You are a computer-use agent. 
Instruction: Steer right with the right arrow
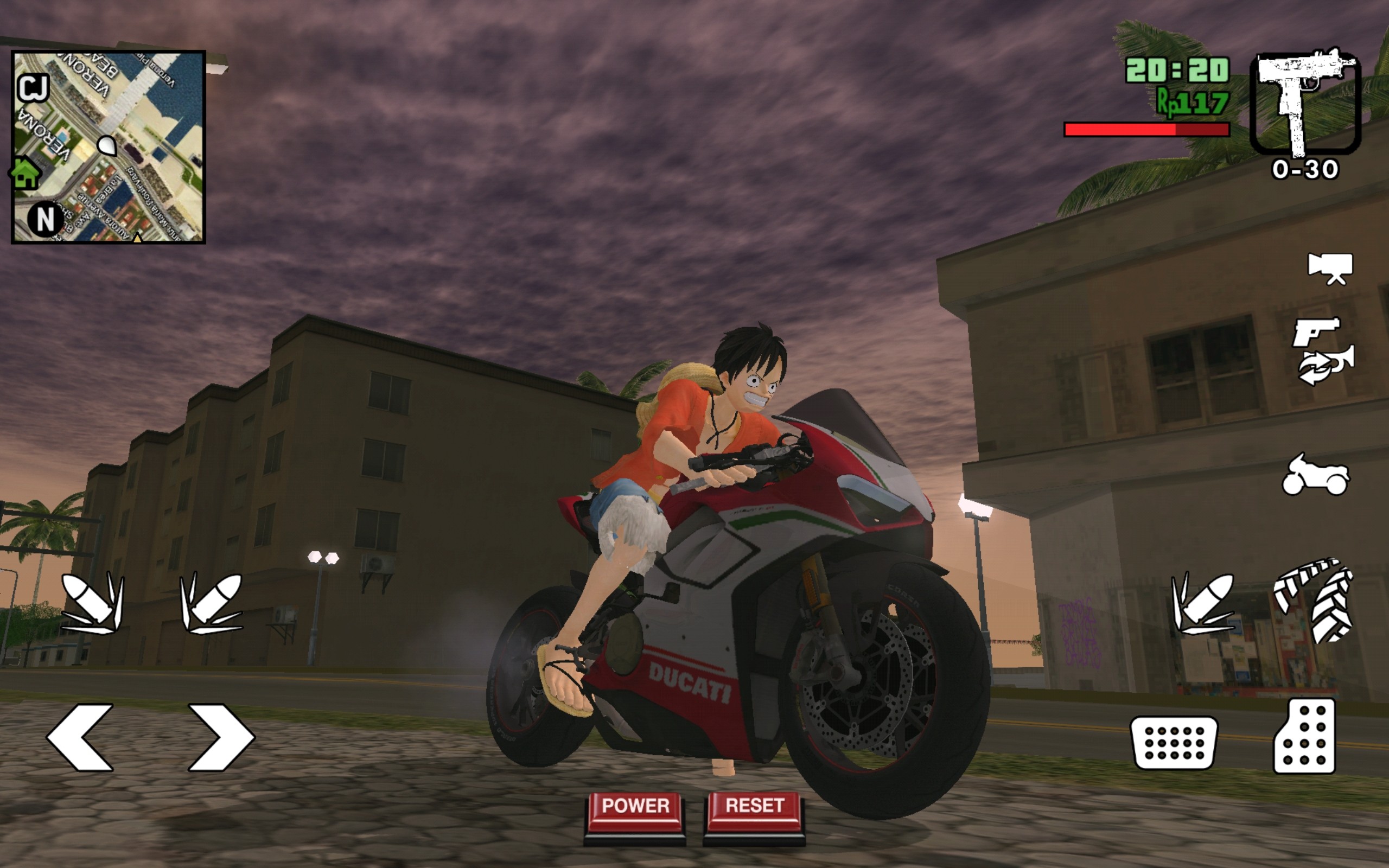[x=221, y=737]
